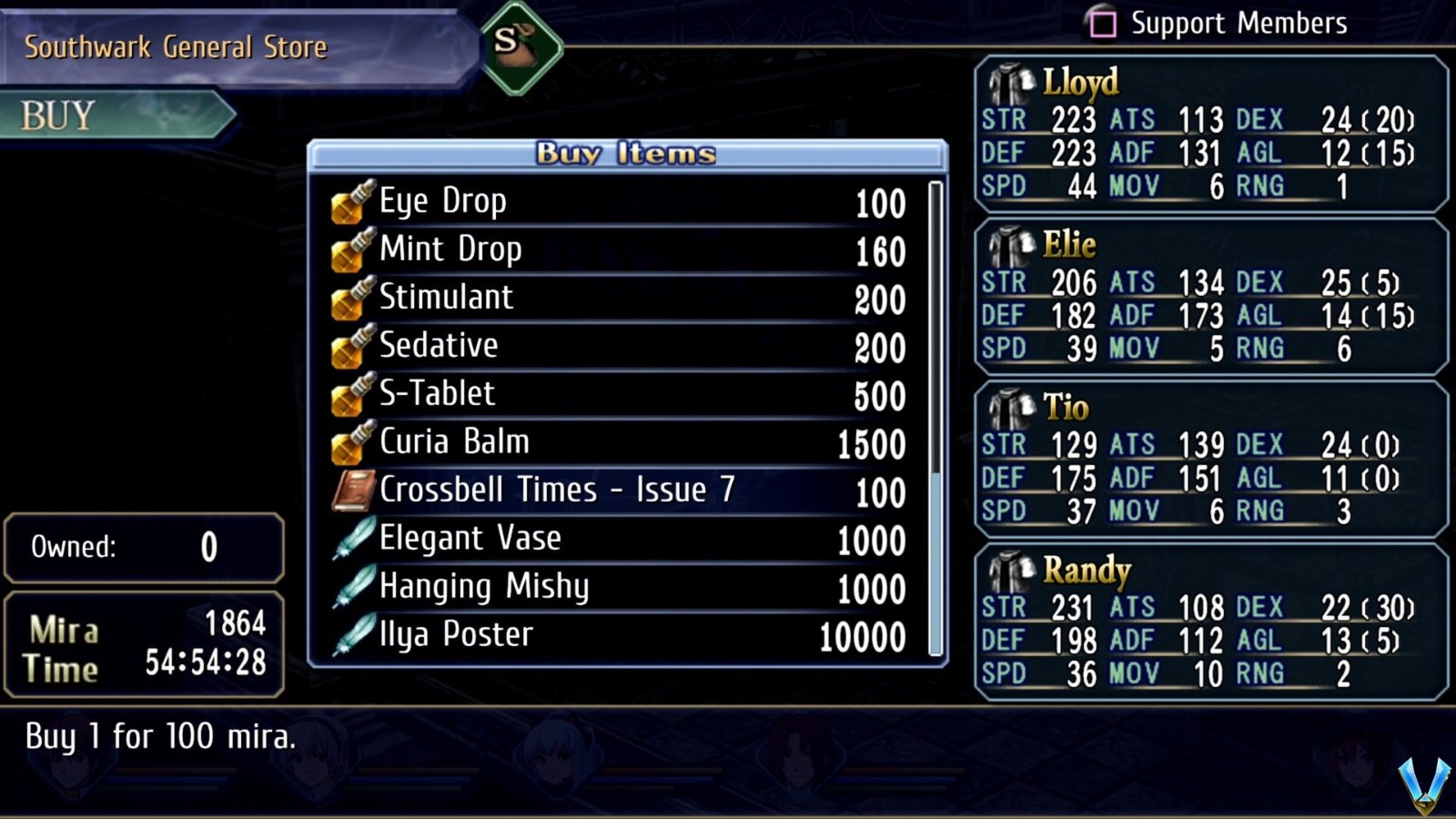Select the Elegant Vase feather icon

[355, 538]
